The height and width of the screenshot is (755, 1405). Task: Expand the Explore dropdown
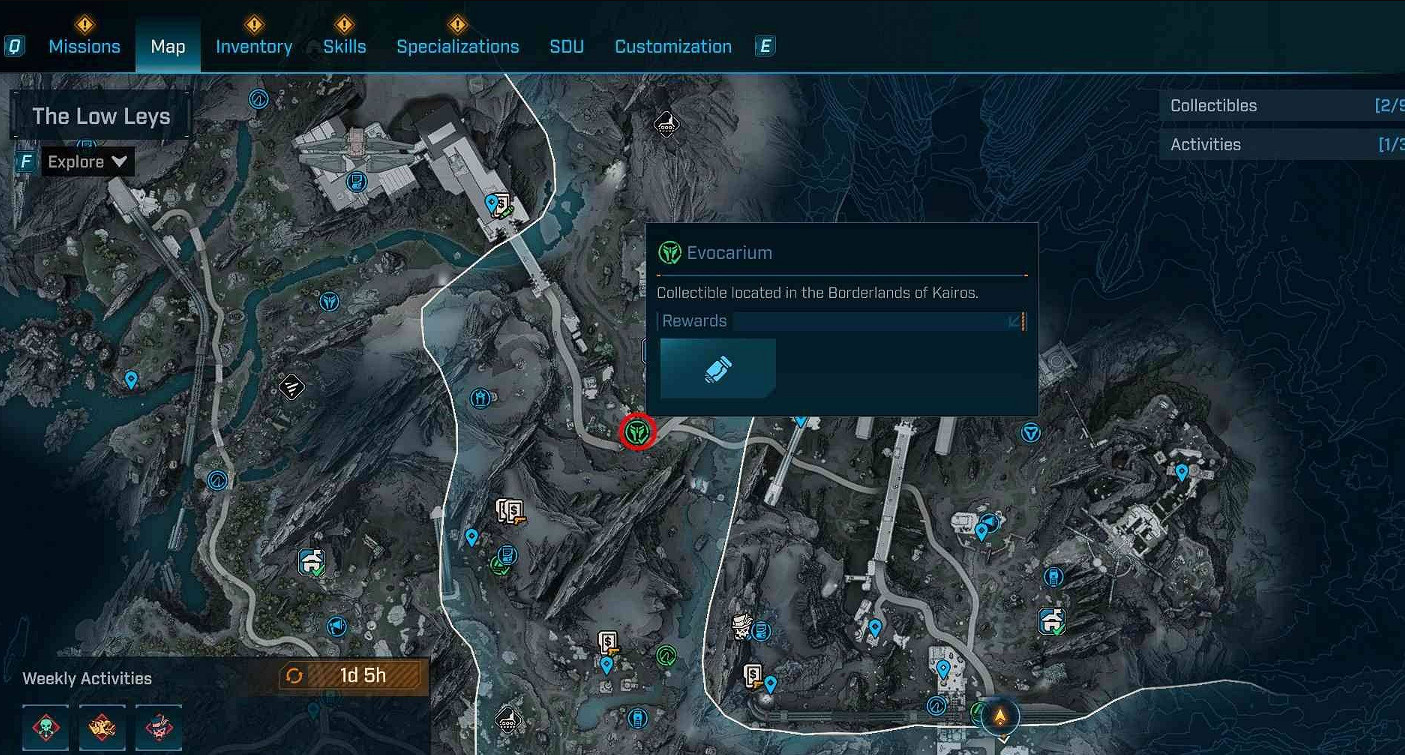tap(87, 161)
